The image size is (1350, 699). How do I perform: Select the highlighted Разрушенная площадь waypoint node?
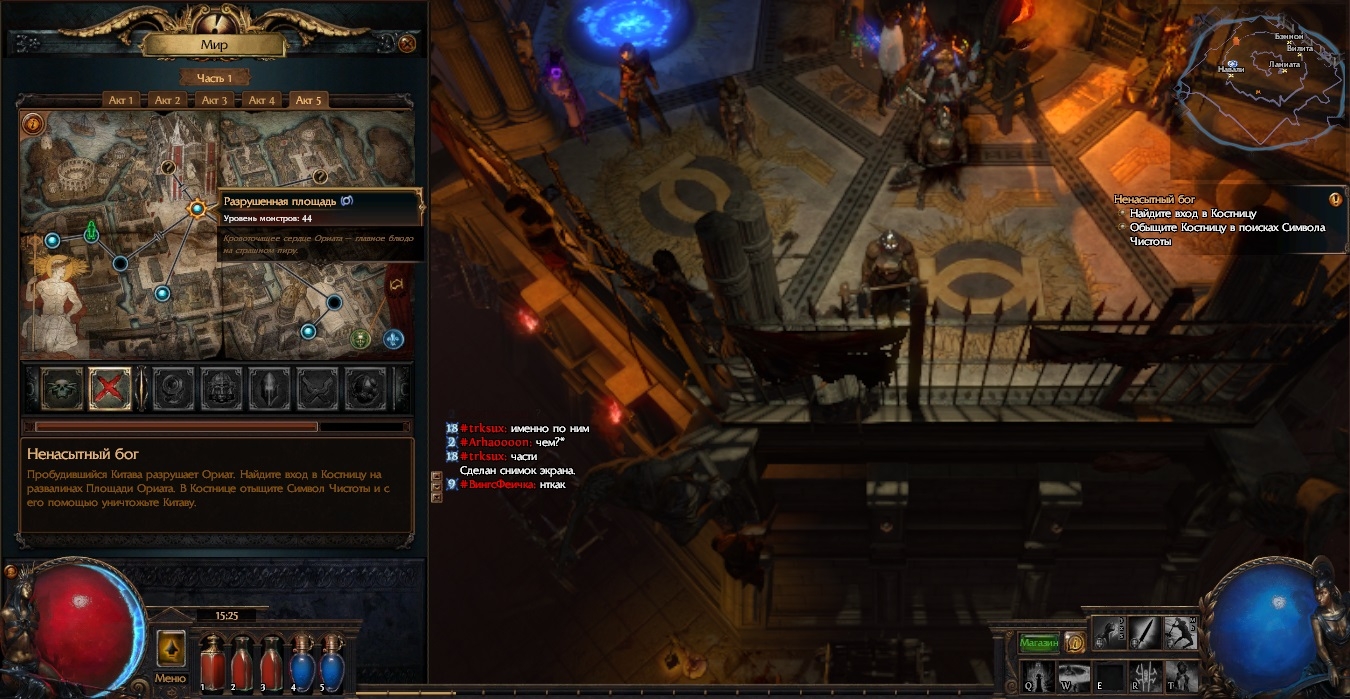[x=197, y=209]
